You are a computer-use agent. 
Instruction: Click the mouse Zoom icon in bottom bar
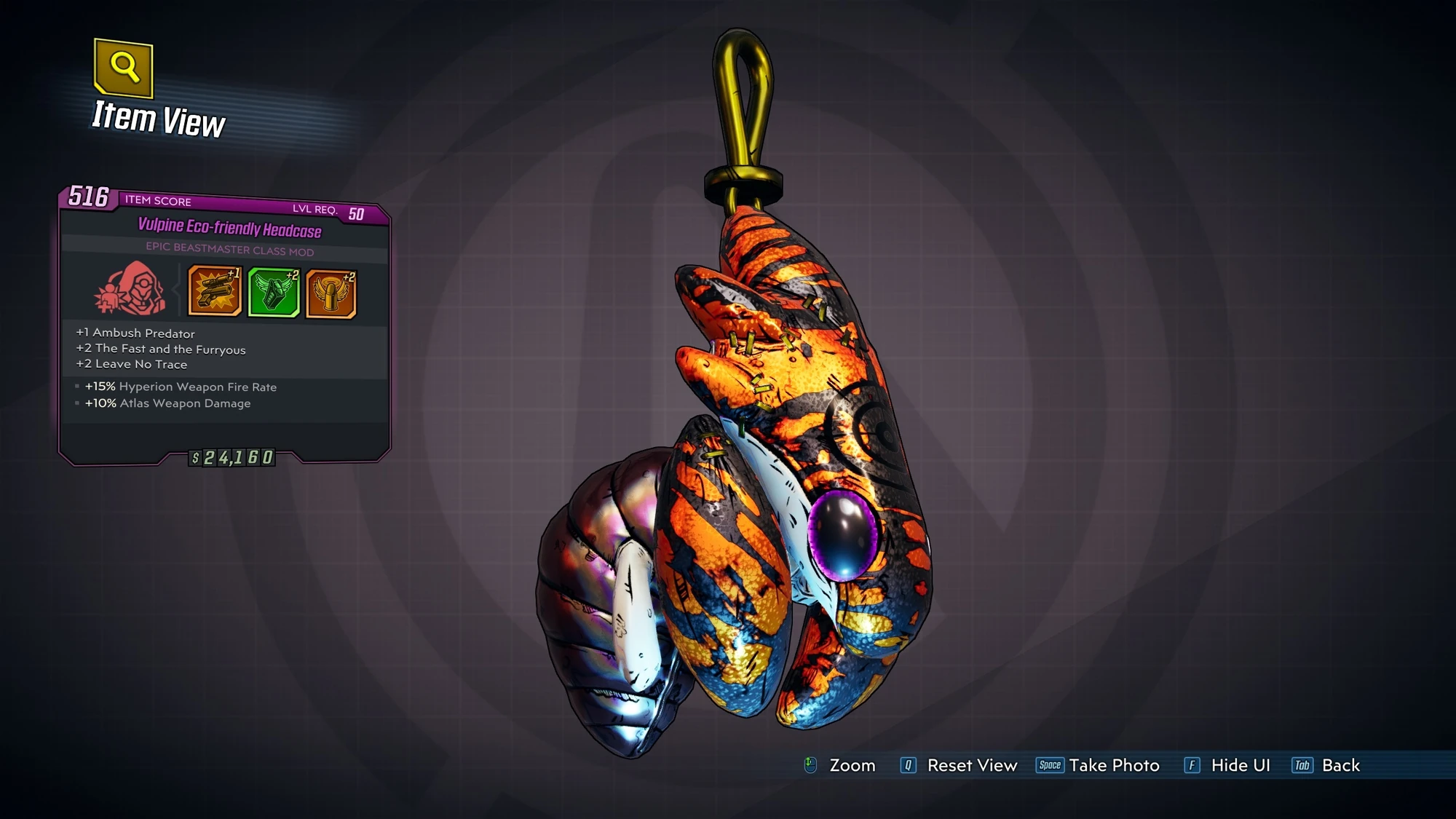pos(810,765)
